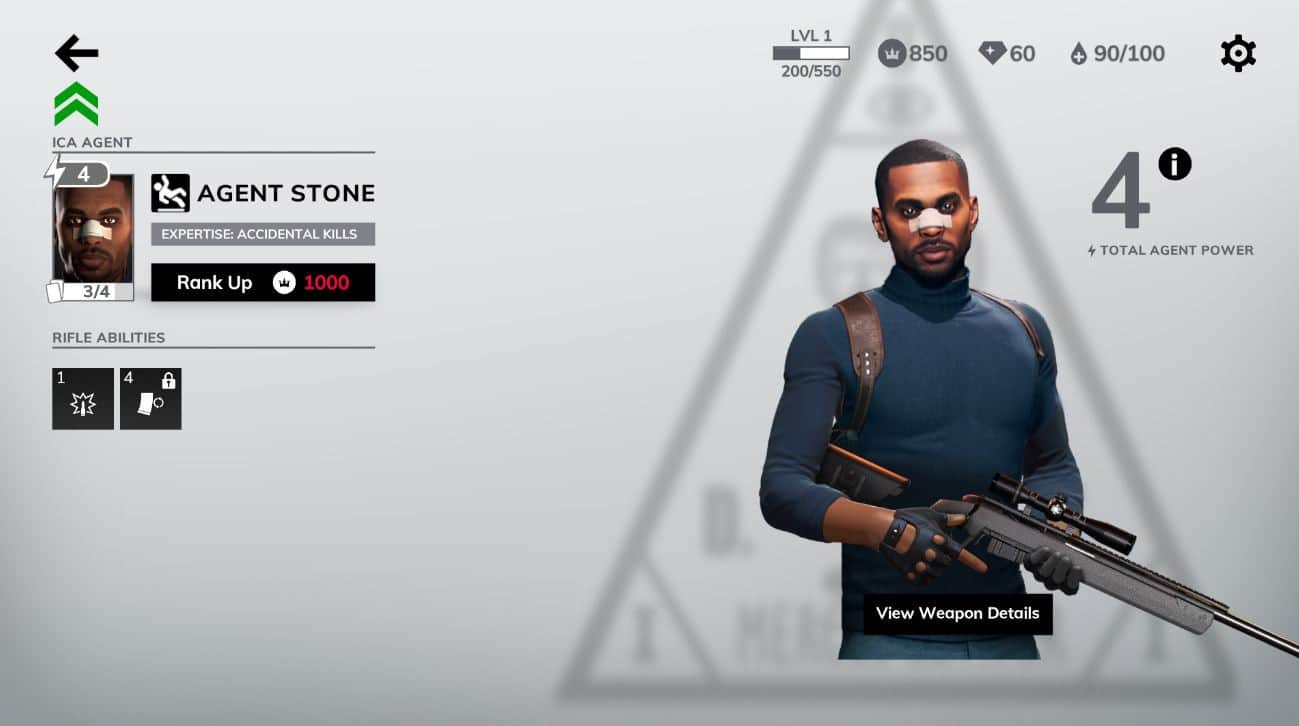Select the first rifle ability icon
Image resolution: width=1299 pixels, height=726 pixels.
tap(83, 399)
